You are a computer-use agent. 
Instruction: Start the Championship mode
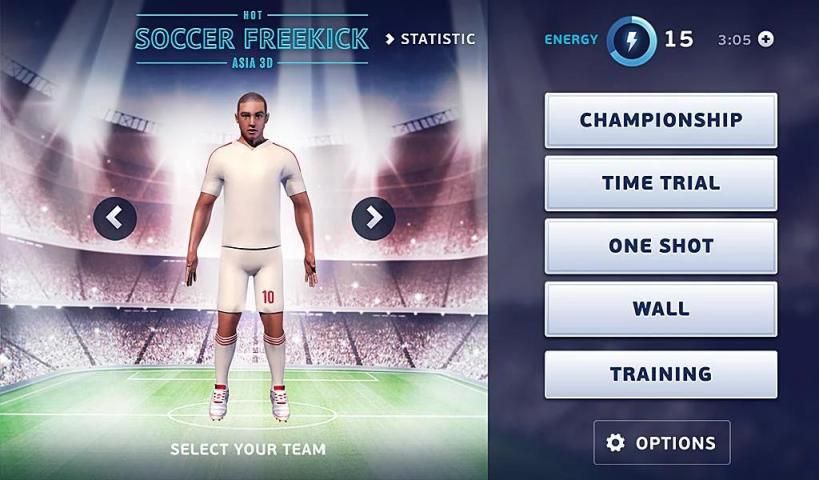(660, 120)
